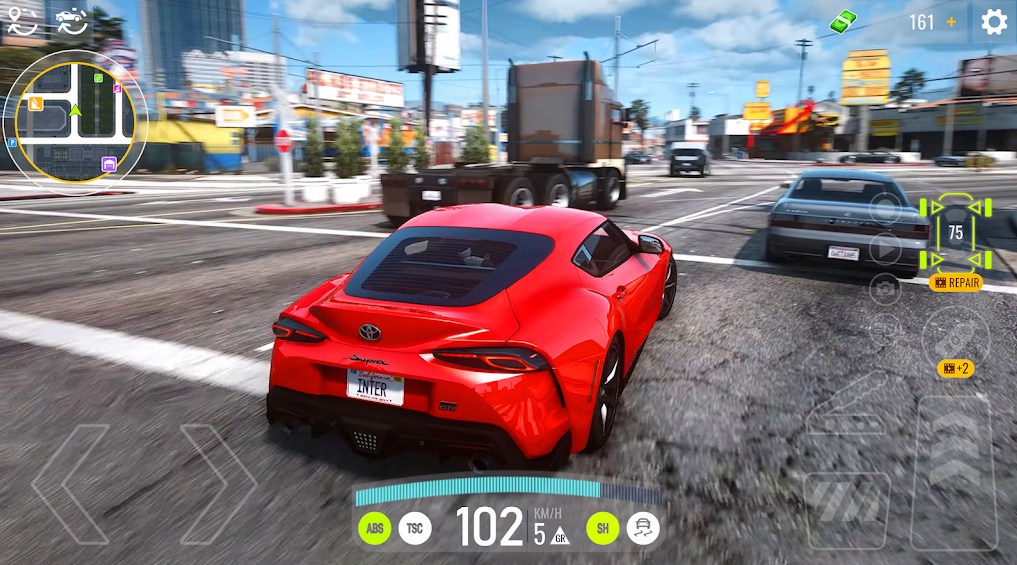Toggle the ABS assist

(x=374, y=528)
